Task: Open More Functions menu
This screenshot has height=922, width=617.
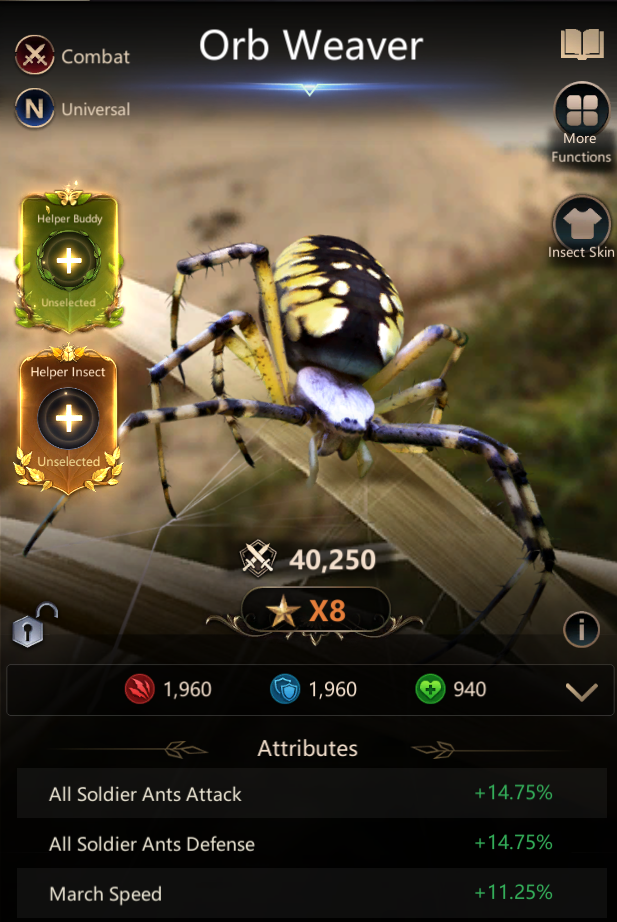Action: pyautogui.click(x=581, y=110)
